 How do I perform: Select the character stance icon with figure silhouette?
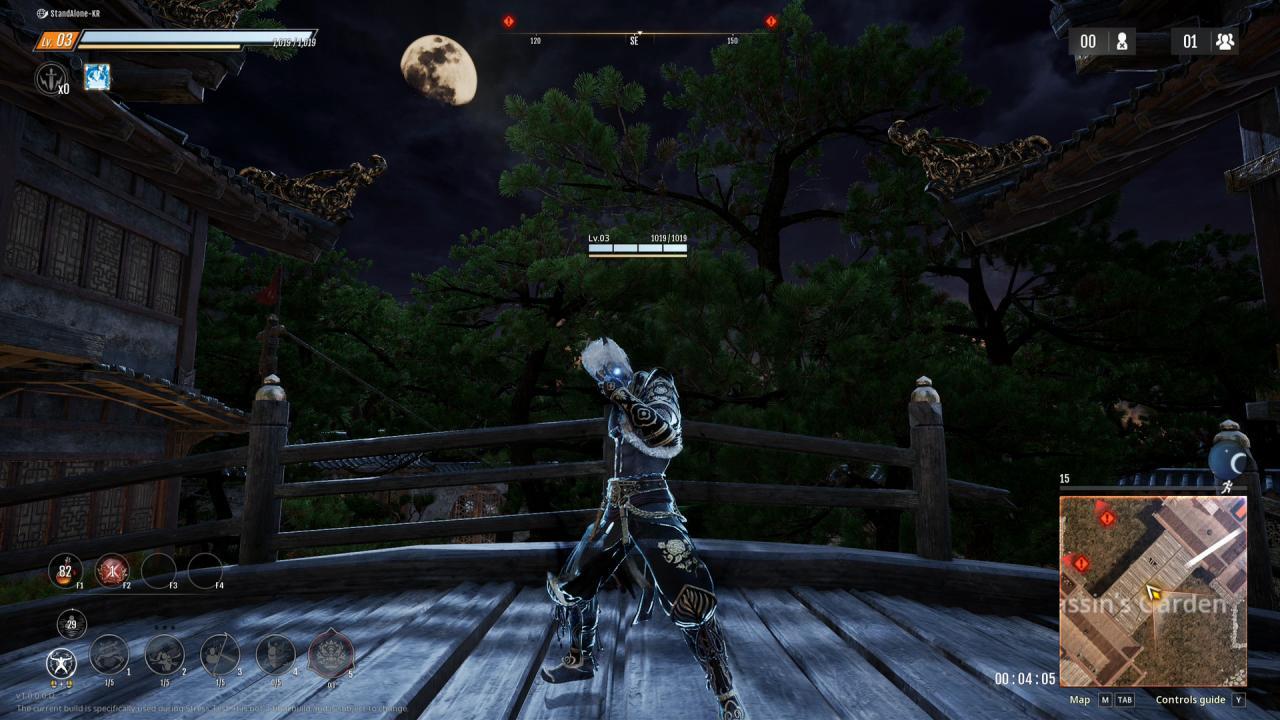click(60, 661)
